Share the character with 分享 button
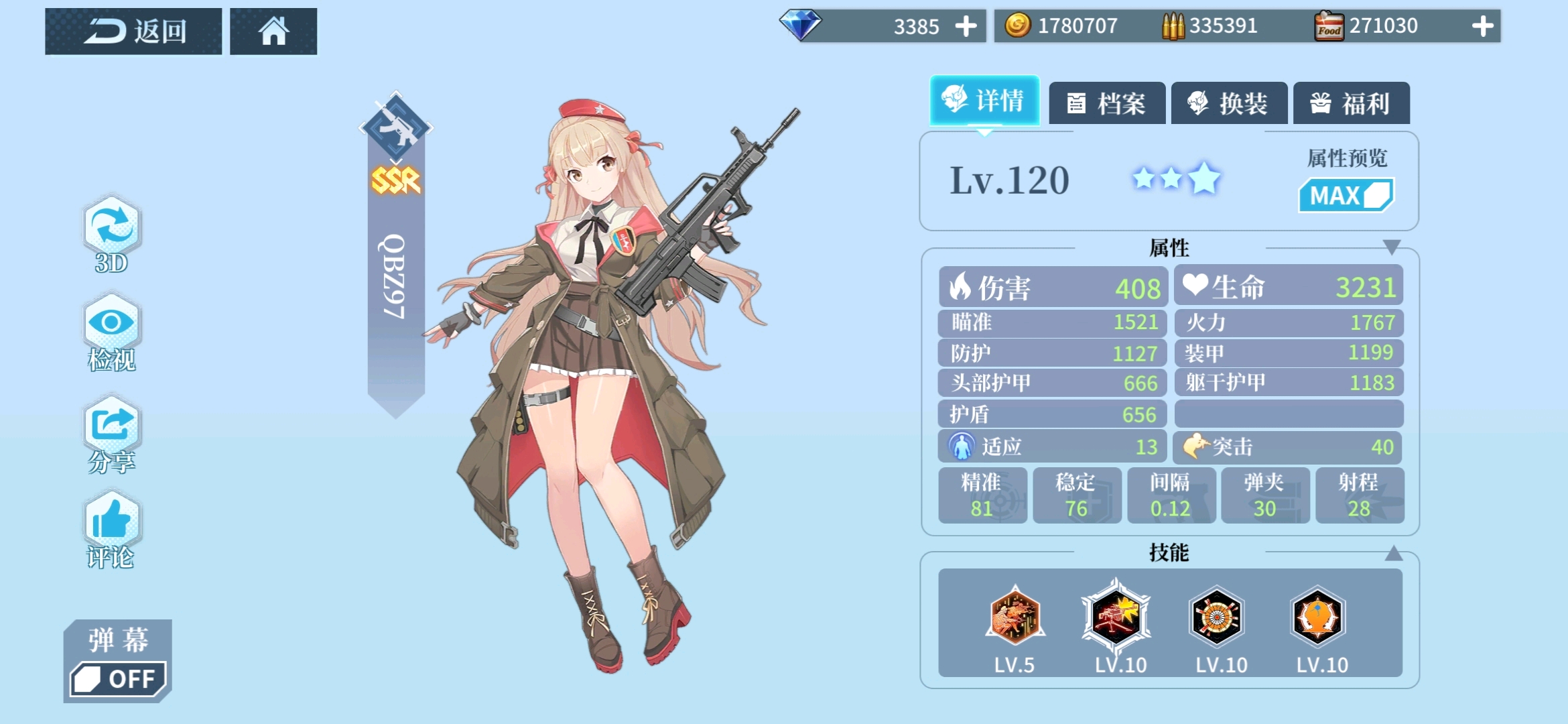The height and width of the screenshot is (724, 1568). 111,432
